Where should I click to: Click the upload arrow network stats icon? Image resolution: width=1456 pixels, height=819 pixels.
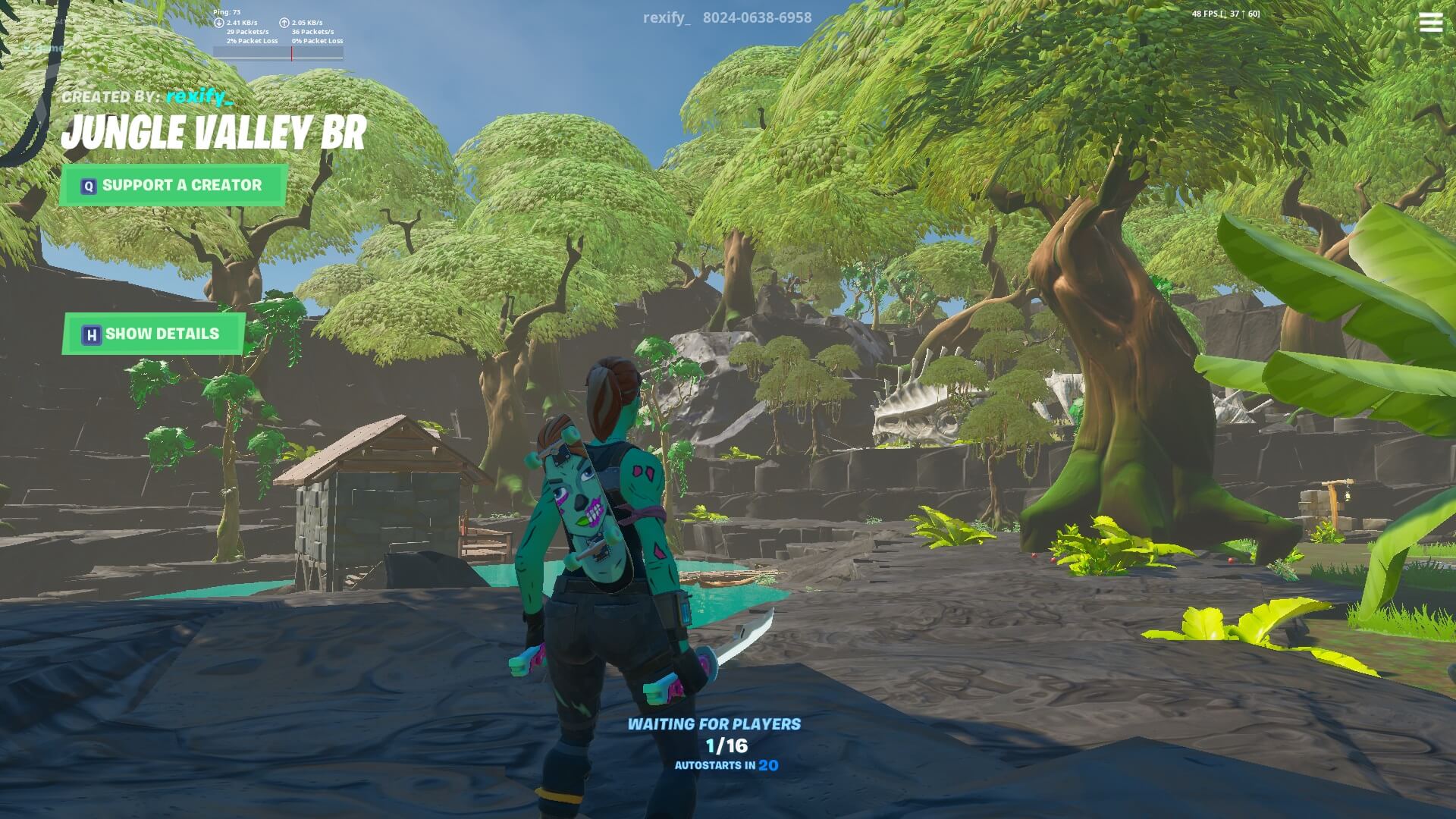point(286,23)
